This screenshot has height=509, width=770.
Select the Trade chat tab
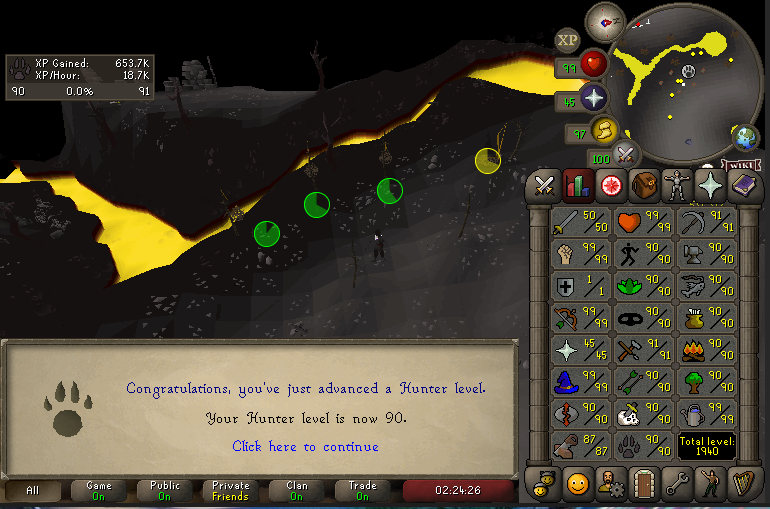point(362,490)
